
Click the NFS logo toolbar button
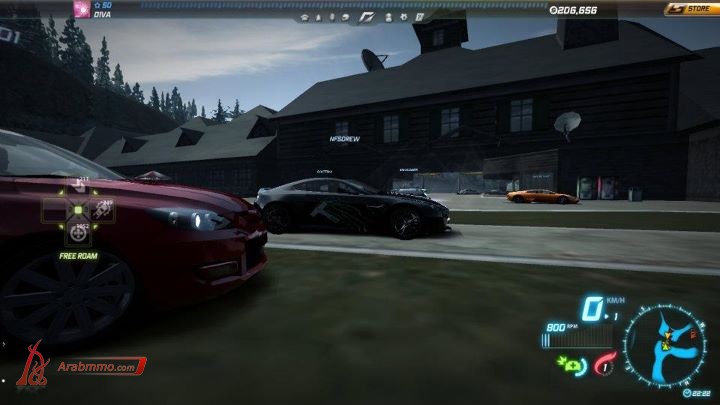365,17
